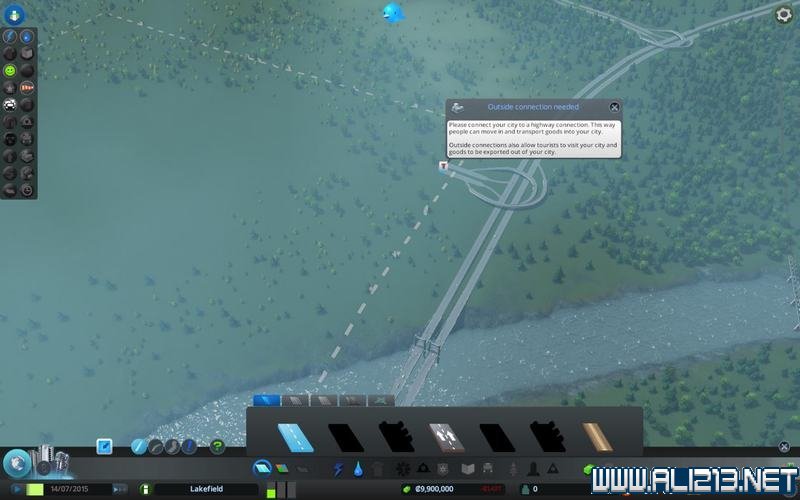Select the highway road with arrows
800x500 pixels.
point(445,438)
